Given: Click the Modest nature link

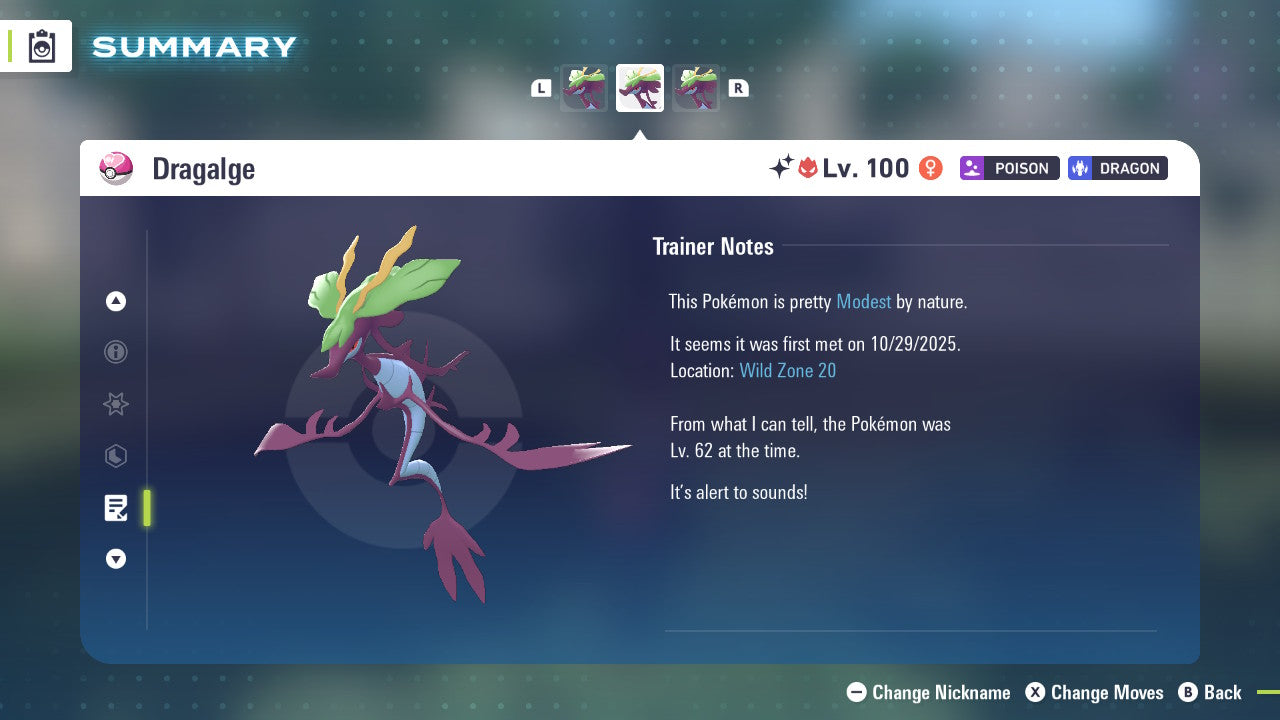Looking at the screenshot, I should click(863, 301).
